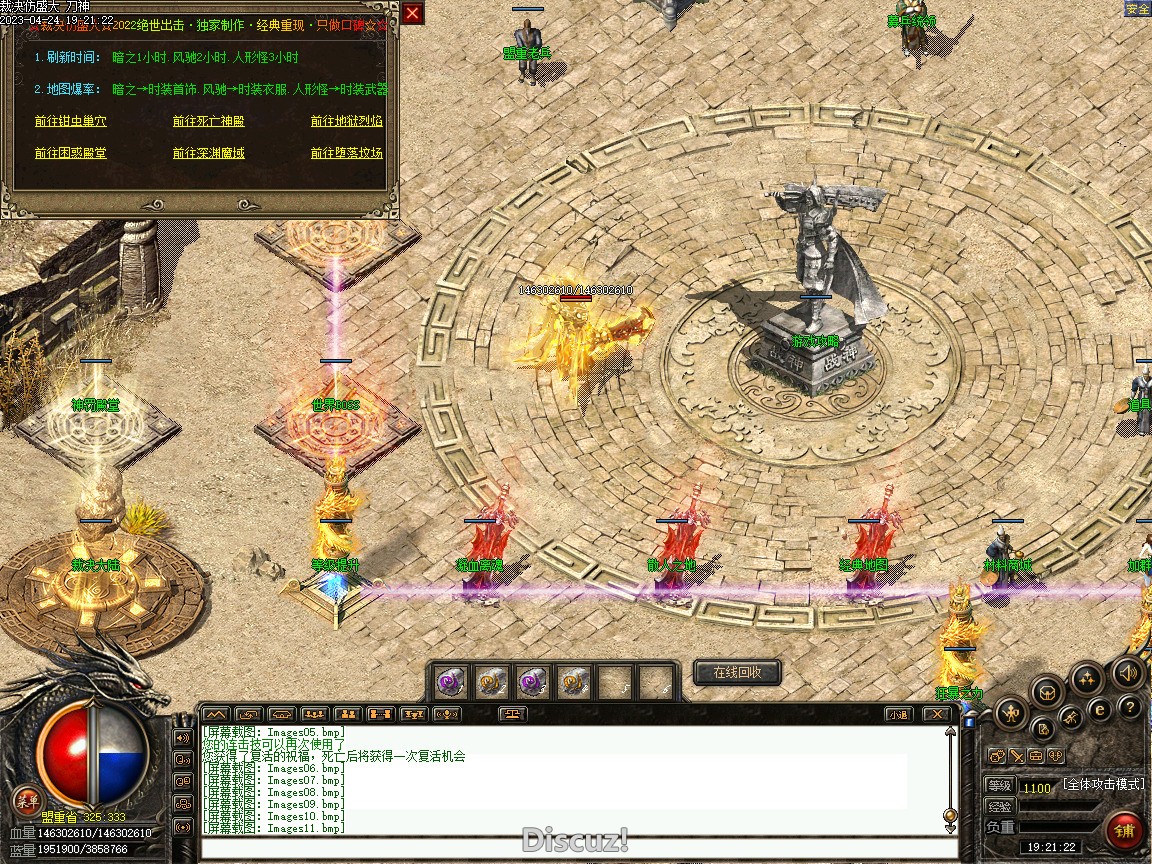The width and height of the screenshot is (1152, 864).
Task: Click the crossed swords small icon
Action: (1015, 756)
